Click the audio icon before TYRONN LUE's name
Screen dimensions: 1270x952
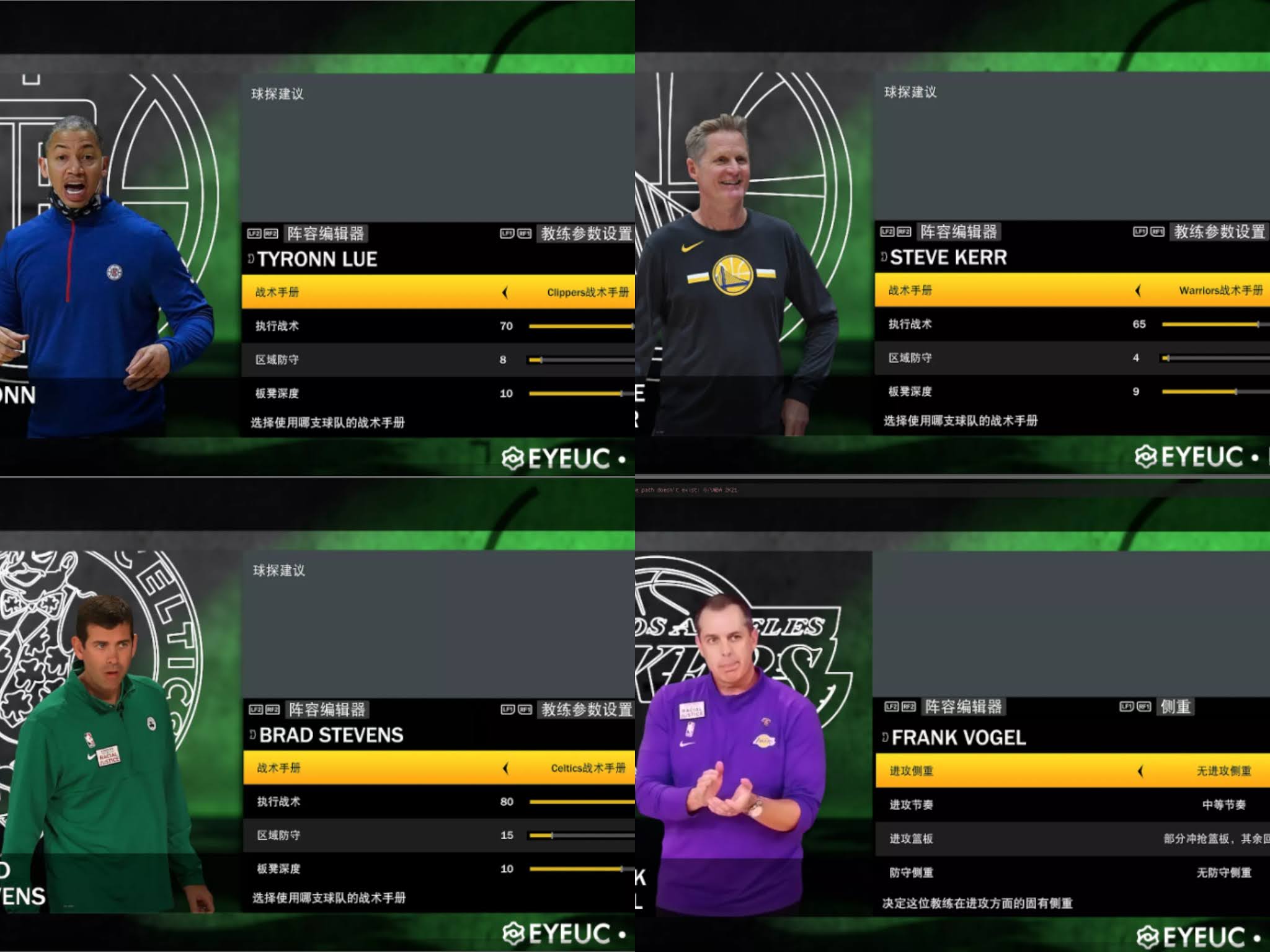[251, 259]
